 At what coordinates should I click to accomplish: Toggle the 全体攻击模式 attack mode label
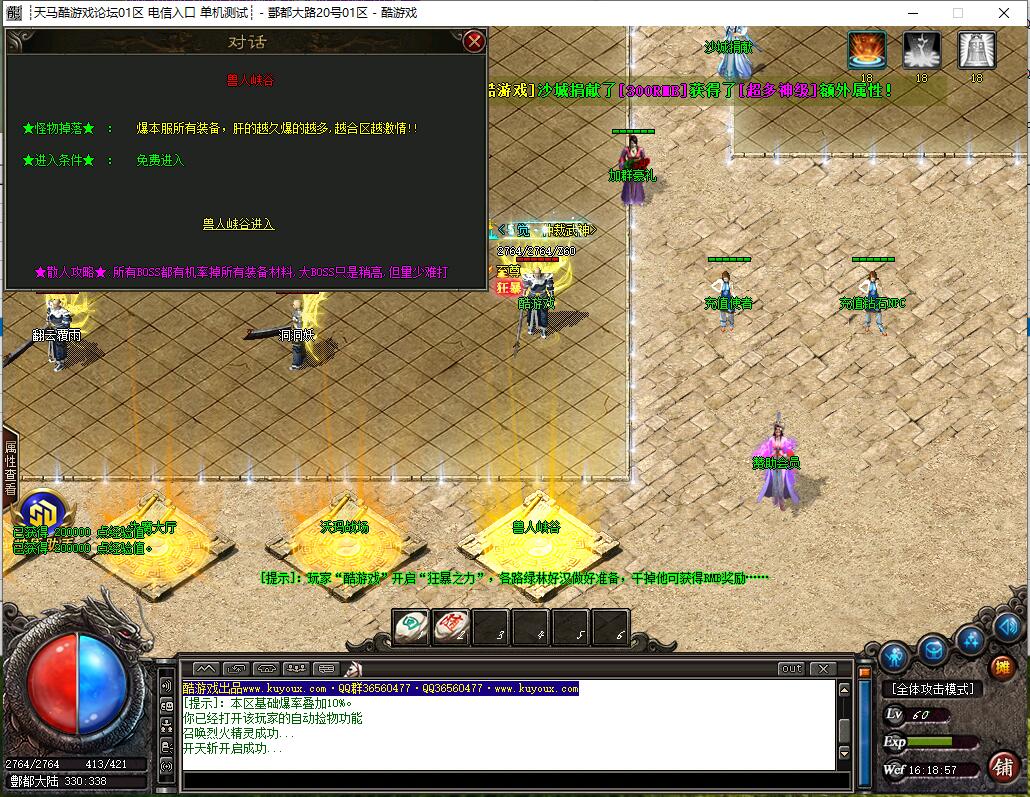(x=932, y=689)
